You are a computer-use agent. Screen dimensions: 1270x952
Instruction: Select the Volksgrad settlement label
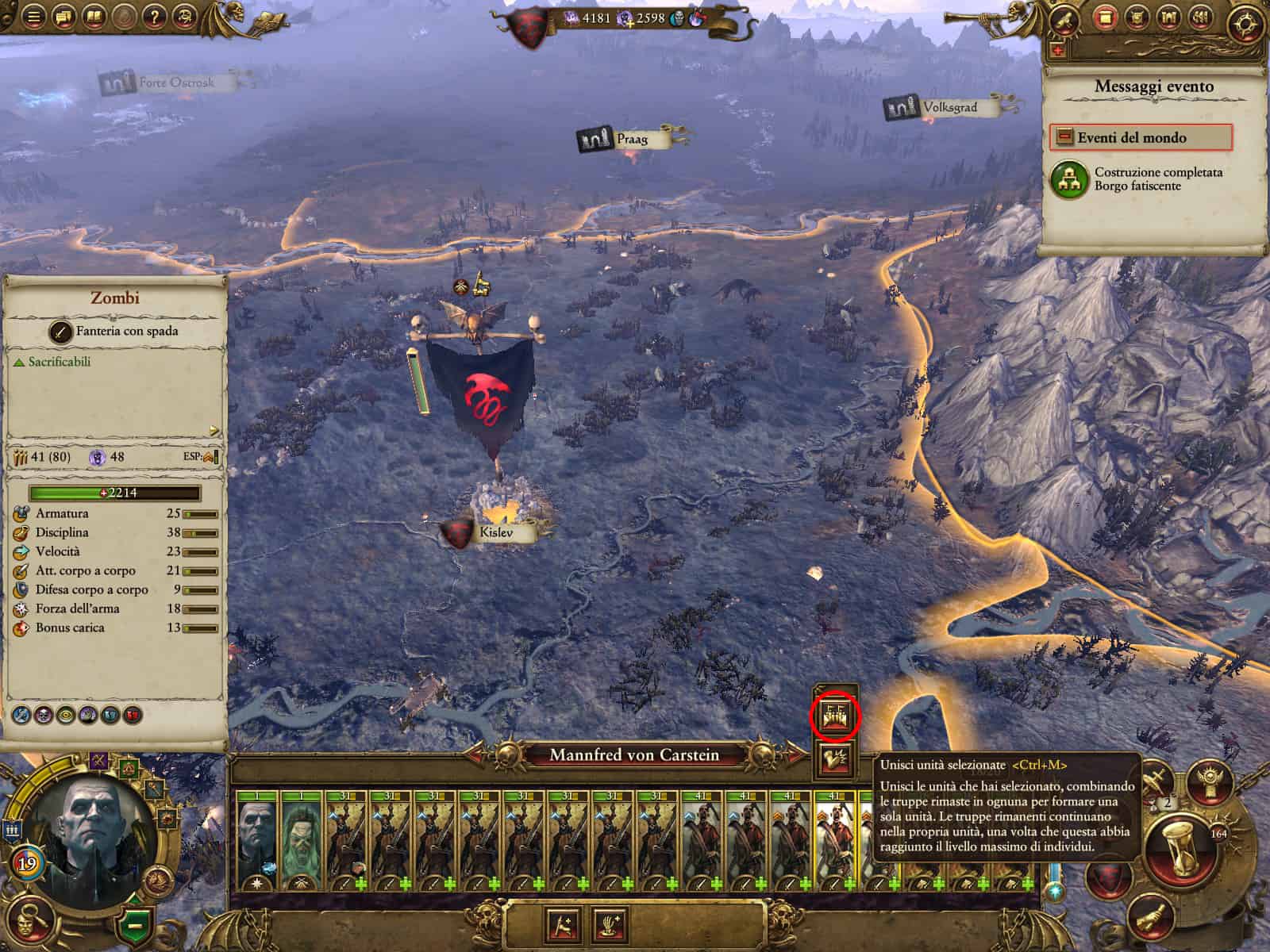[949, 107]
